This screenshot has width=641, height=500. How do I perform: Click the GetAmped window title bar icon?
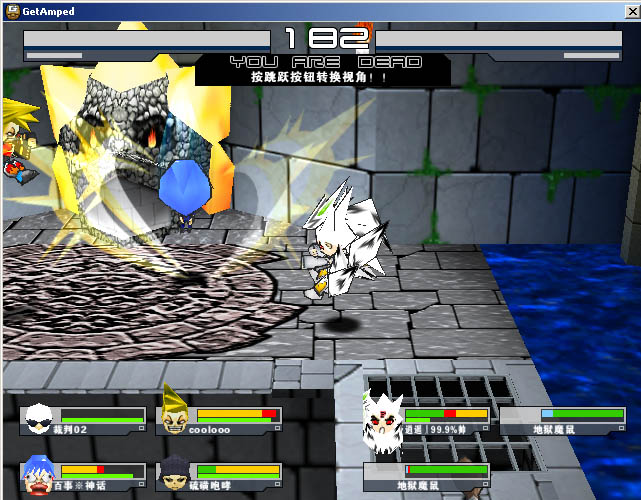pyautogui.click(x=11, y=11)
